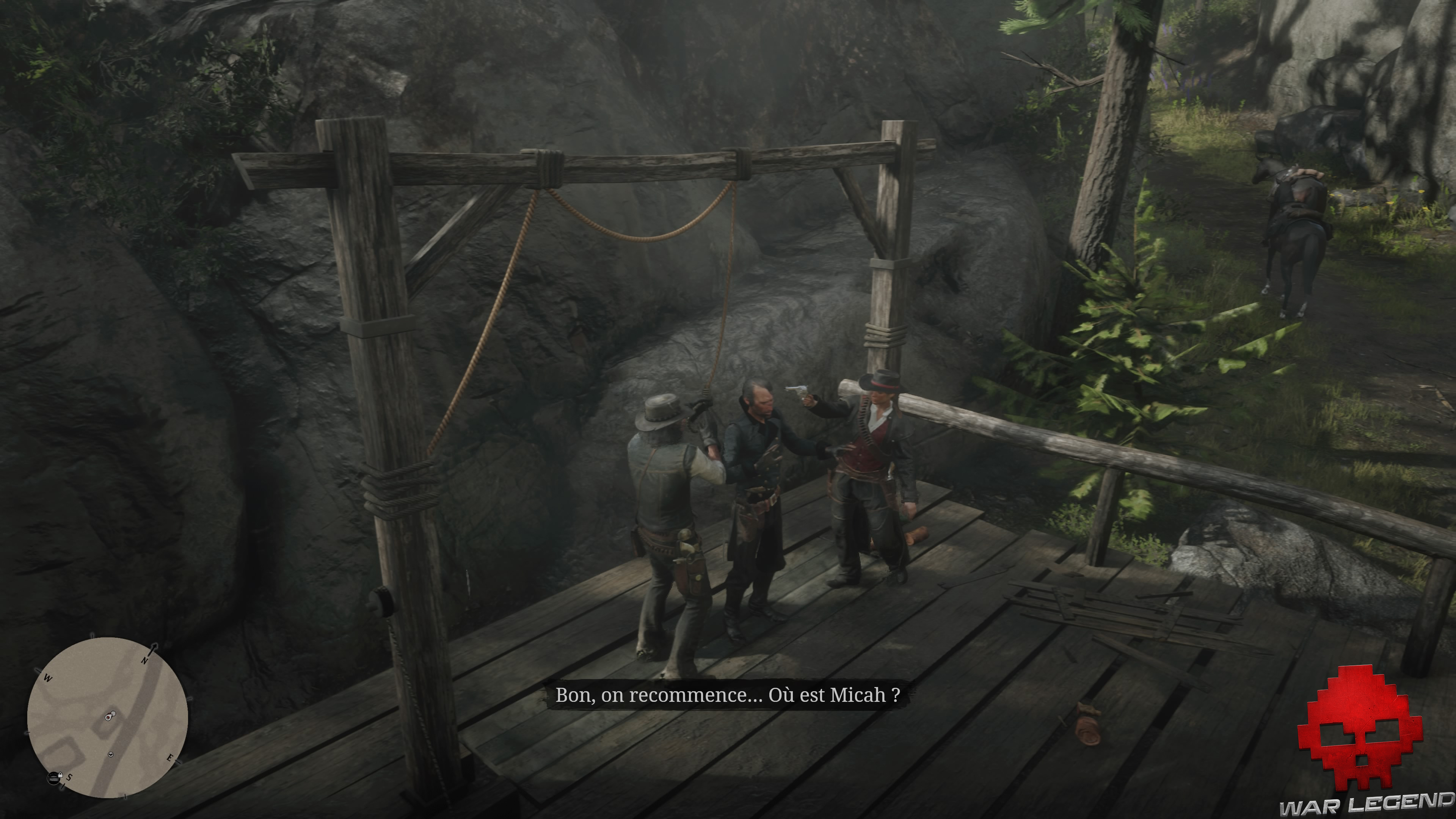Image resolution: width=1456 pixels, height=819 pixels.
Task: Toggle the W compass direction marker
Action: (x=48, y=678)
